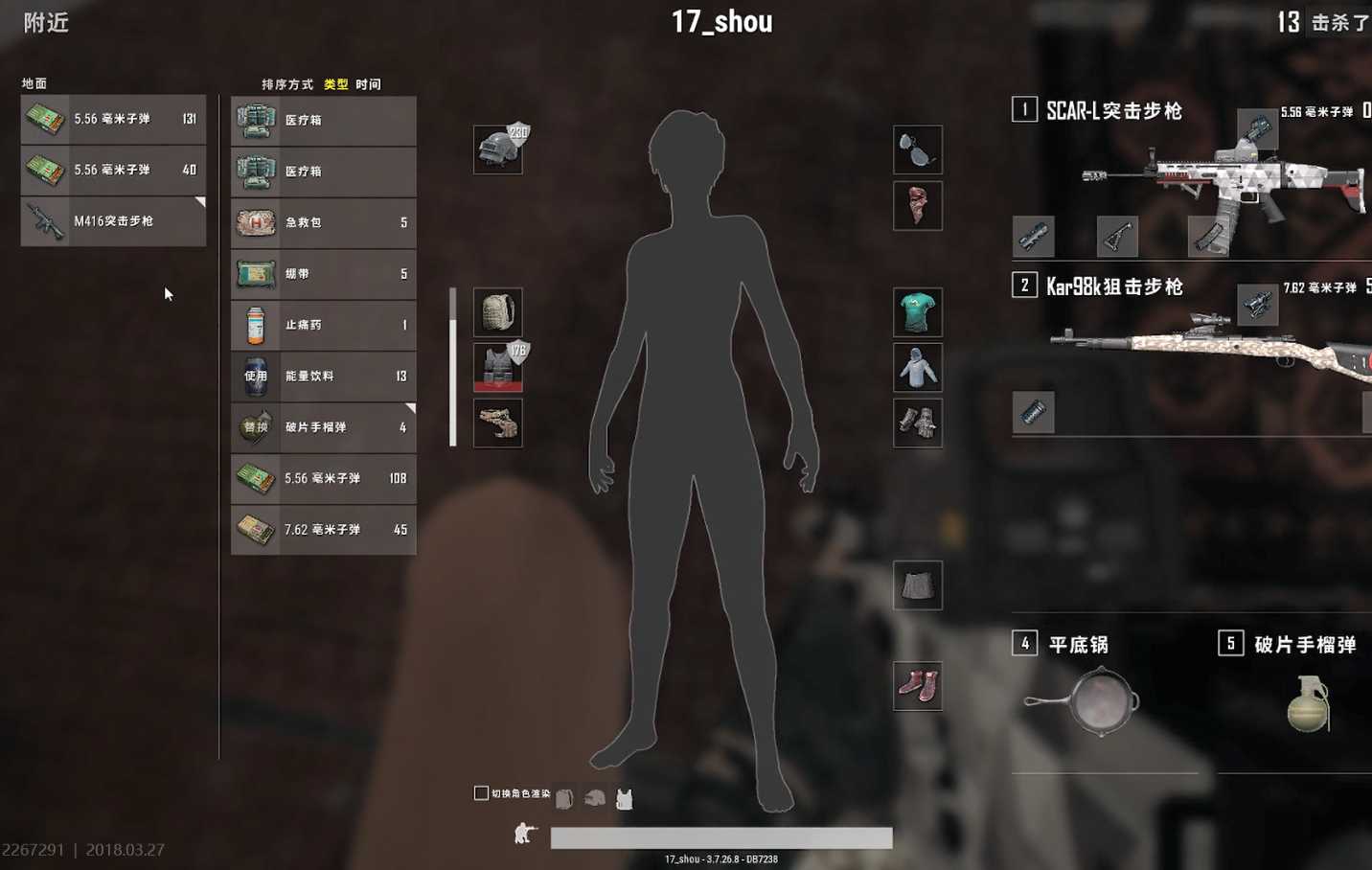
Task: Pick up the M416突击步枪 from the ground
Action: pos(112,221)
